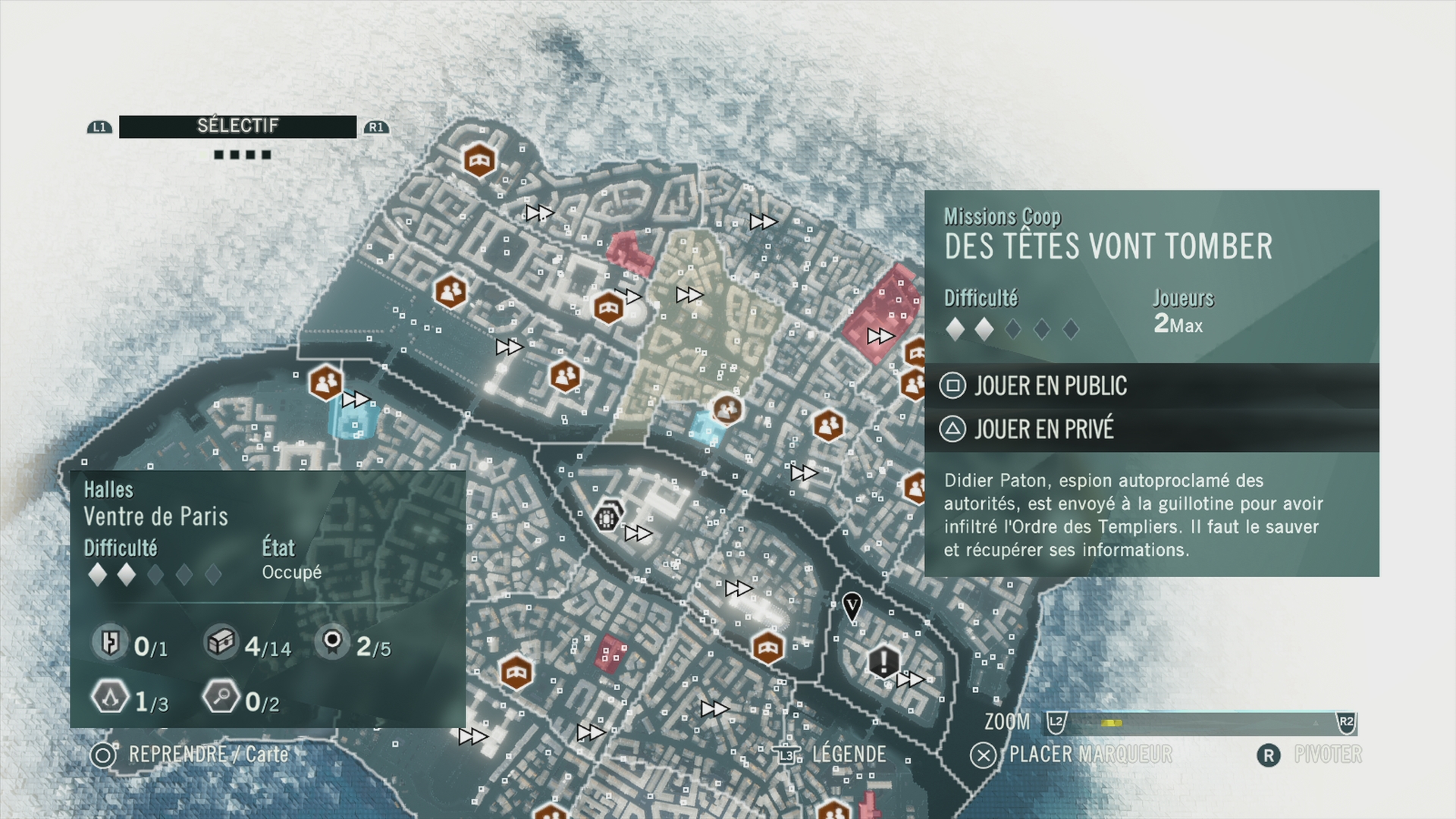This screenshot has width=1456, height=819.
Task: Select Jouer en Public option
Action: tap(1050, 386)
